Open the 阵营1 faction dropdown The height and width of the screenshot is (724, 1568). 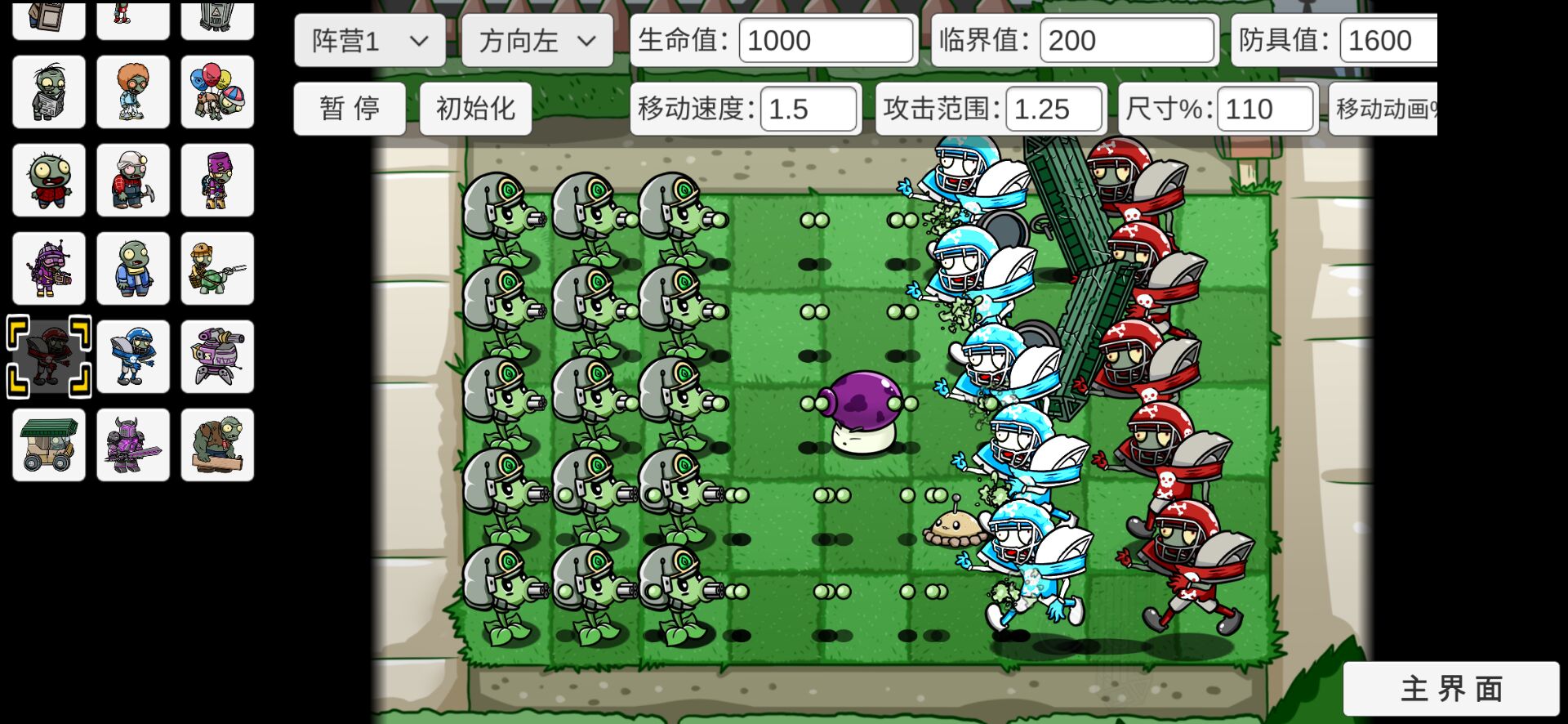[x=369, y=40]
